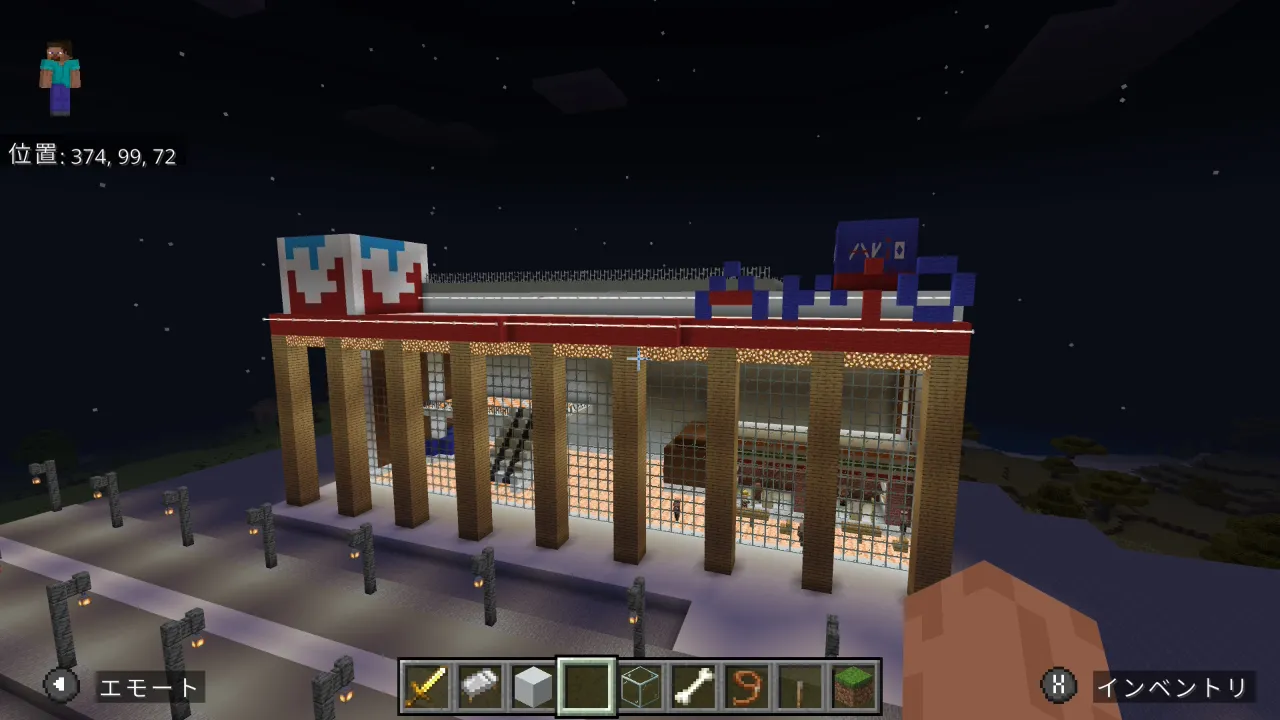Select the white block hotbar slot
Screen dimensions: 1280x720
(x=533, y=686)
